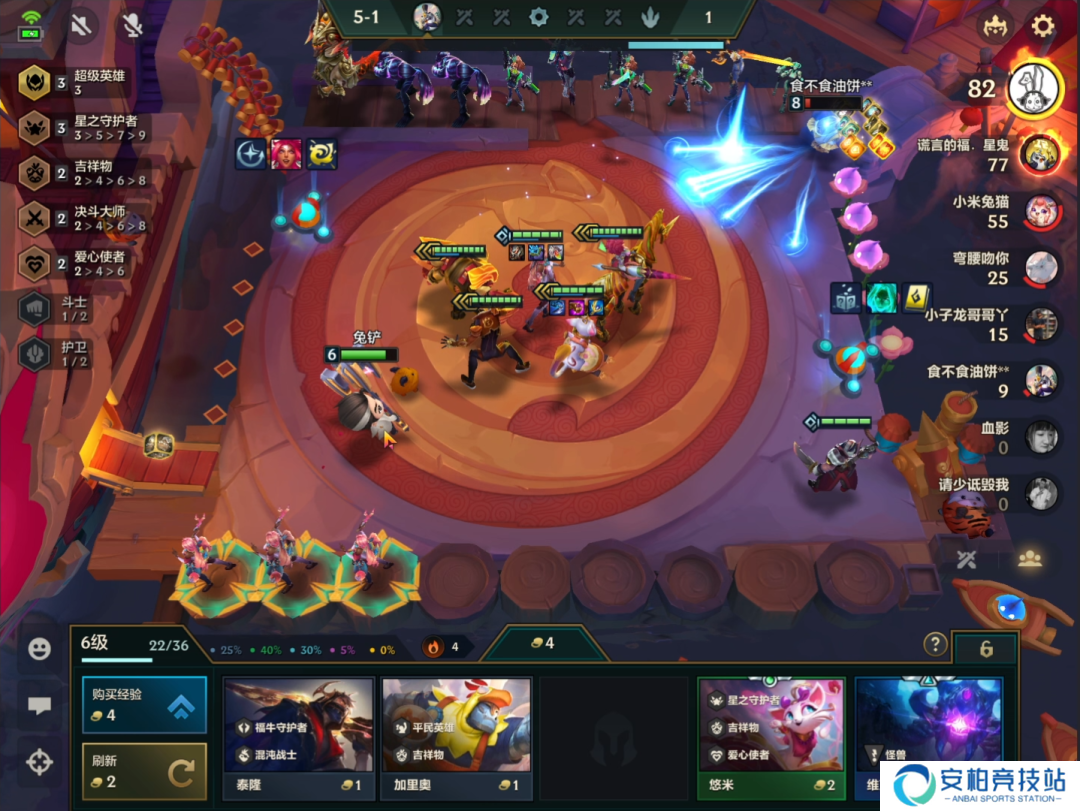1080x811 pixels.
Task: Open the gear settings menu
Action: coord(1043,25)
